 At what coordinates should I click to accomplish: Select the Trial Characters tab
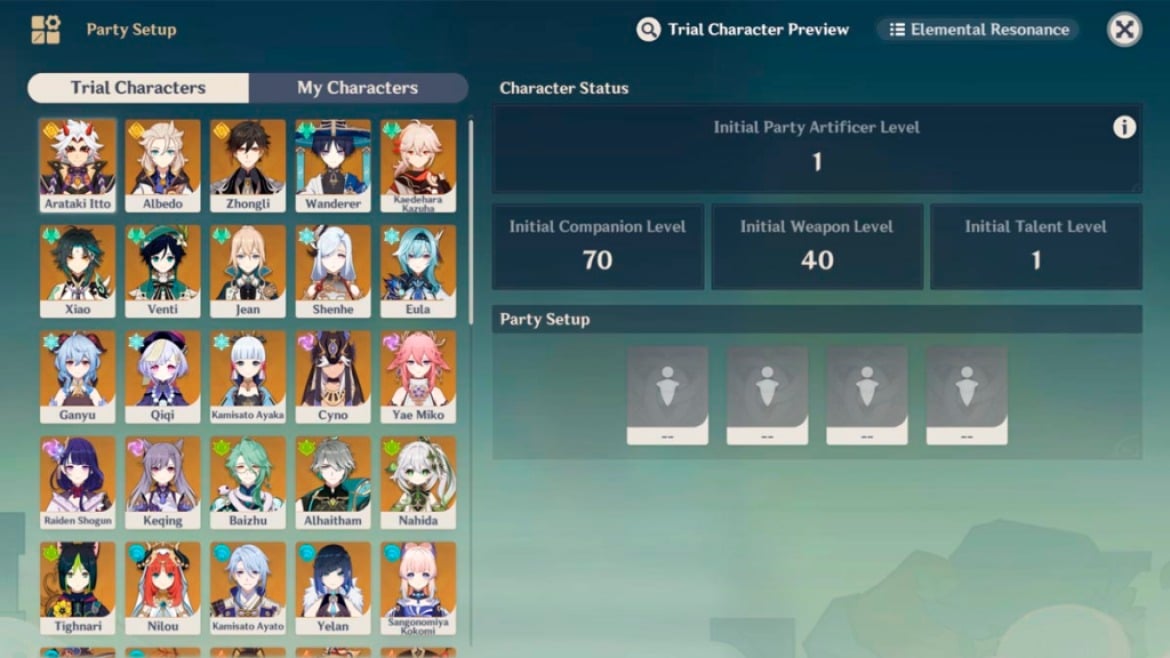click(x=138, y=88)
